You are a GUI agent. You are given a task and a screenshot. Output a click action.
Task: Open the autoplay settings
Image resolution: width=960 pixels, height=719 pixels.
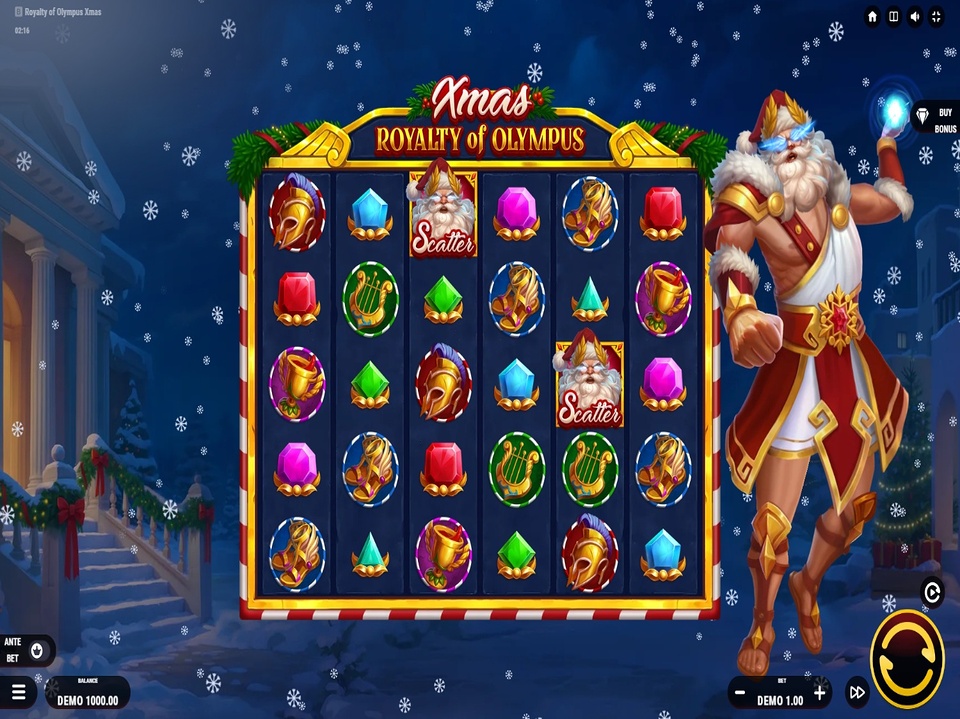[932, 593]
